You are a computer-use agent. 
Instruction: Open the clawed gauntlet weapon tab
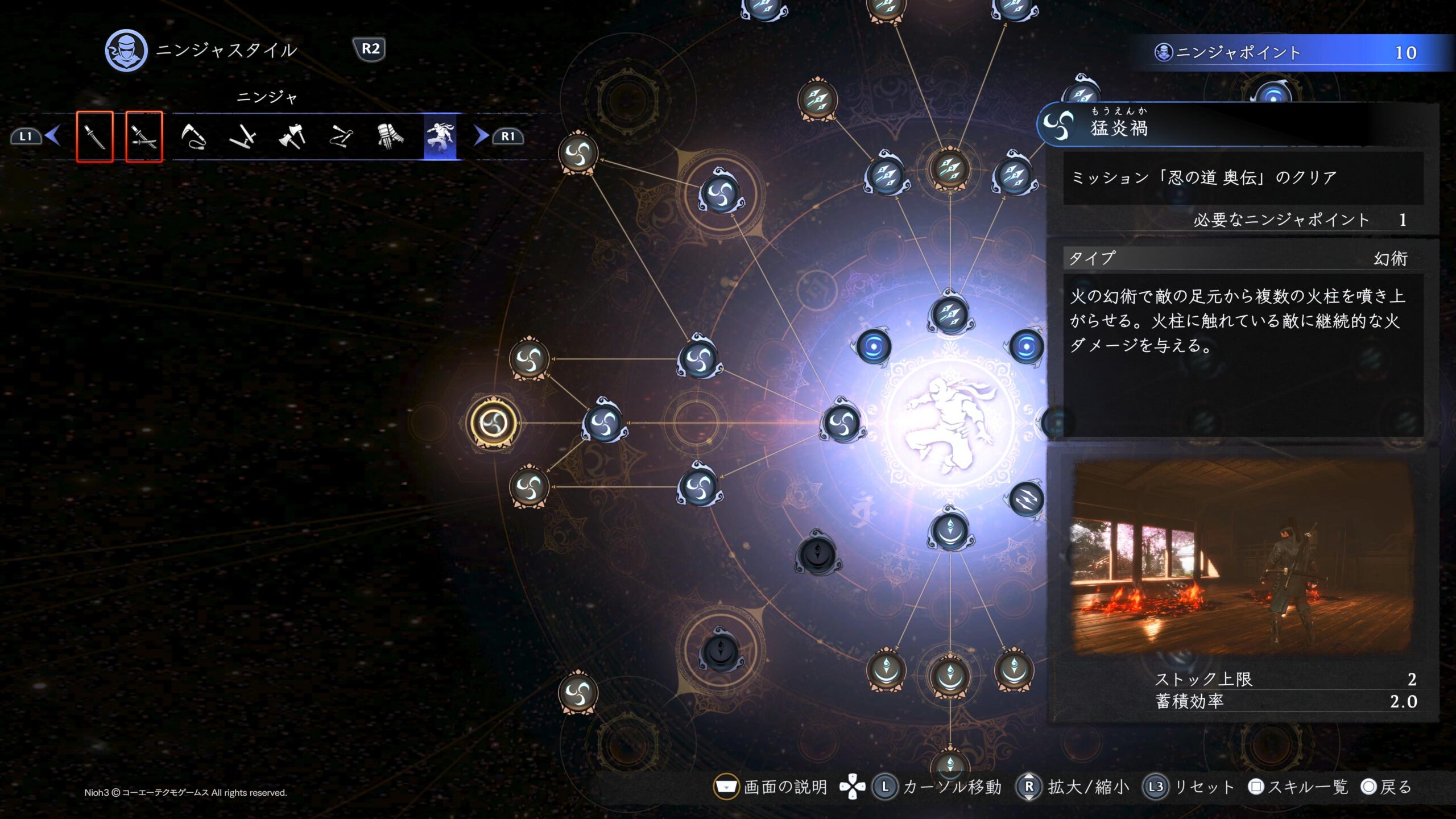(390, 136)
